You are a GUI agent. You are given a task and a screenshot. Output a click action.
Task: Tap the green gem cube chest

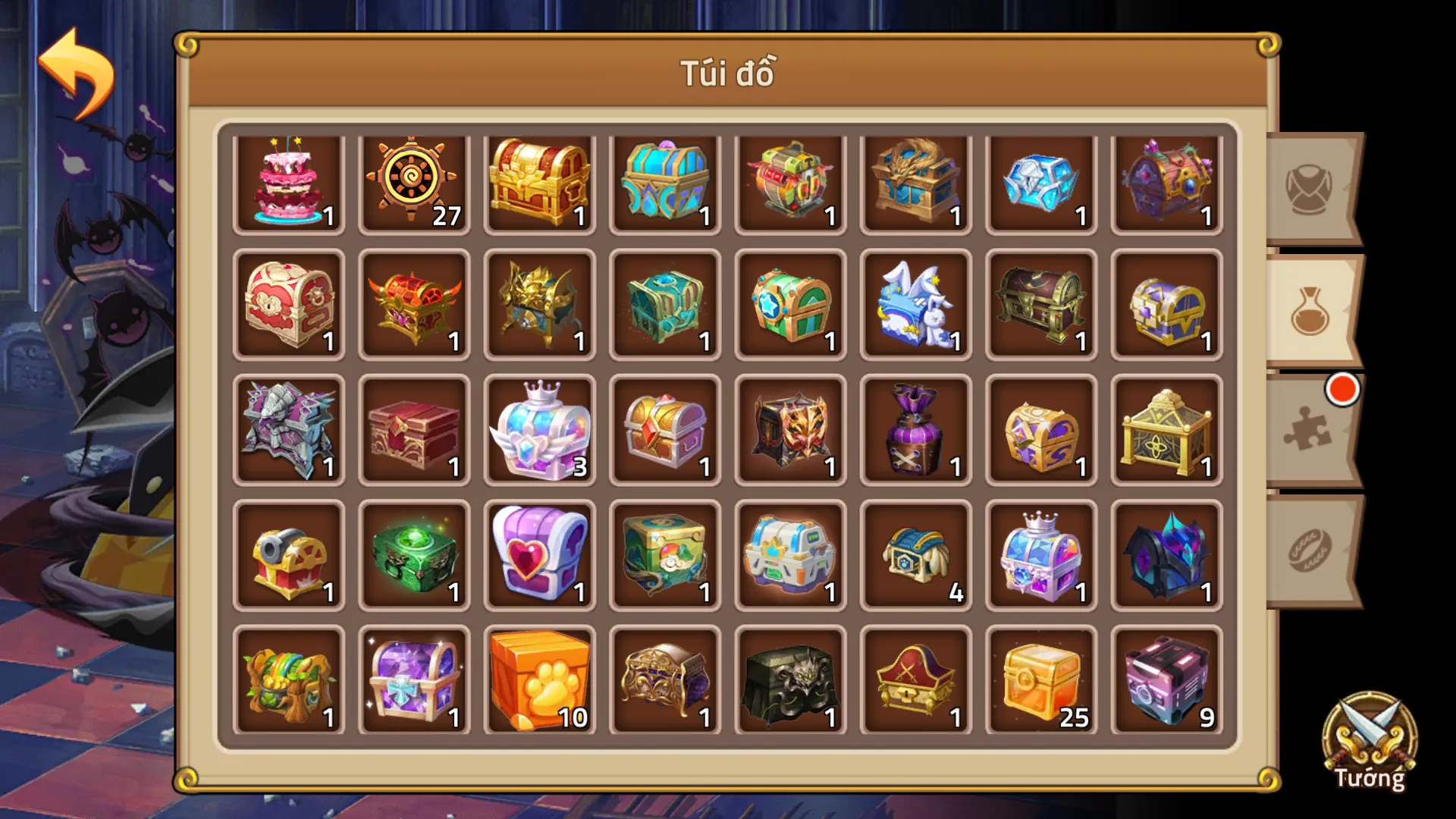click(414, 554)
